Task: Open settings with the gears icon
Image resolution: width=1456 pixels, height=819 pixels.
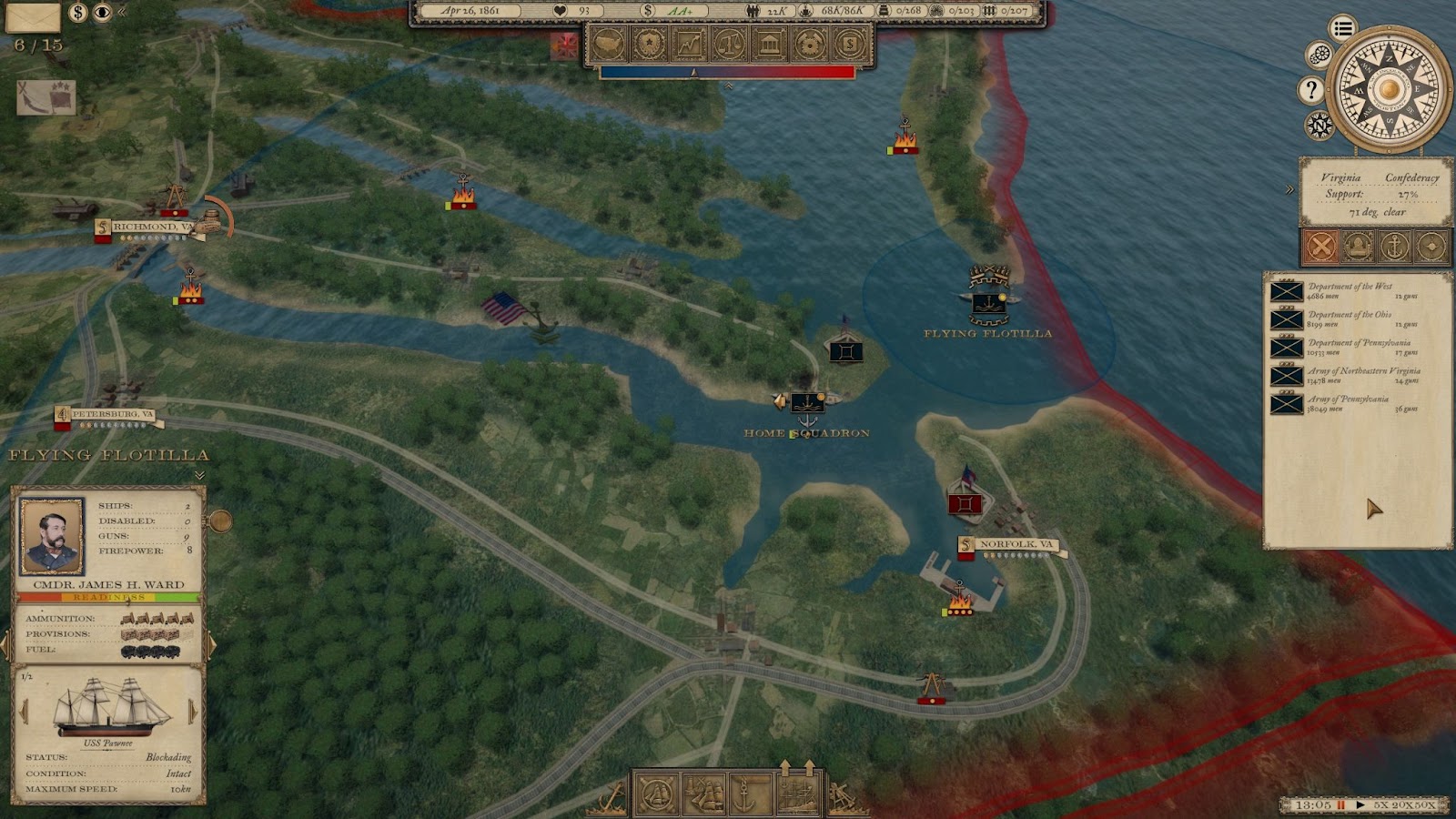Action: click(1319, 56)
